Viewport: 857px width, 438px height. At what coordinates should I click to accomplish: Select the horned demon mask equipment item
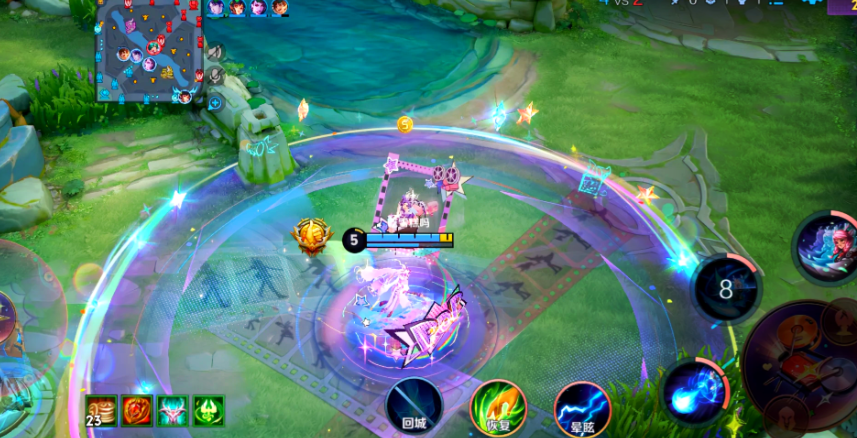[x=172, y=410]
